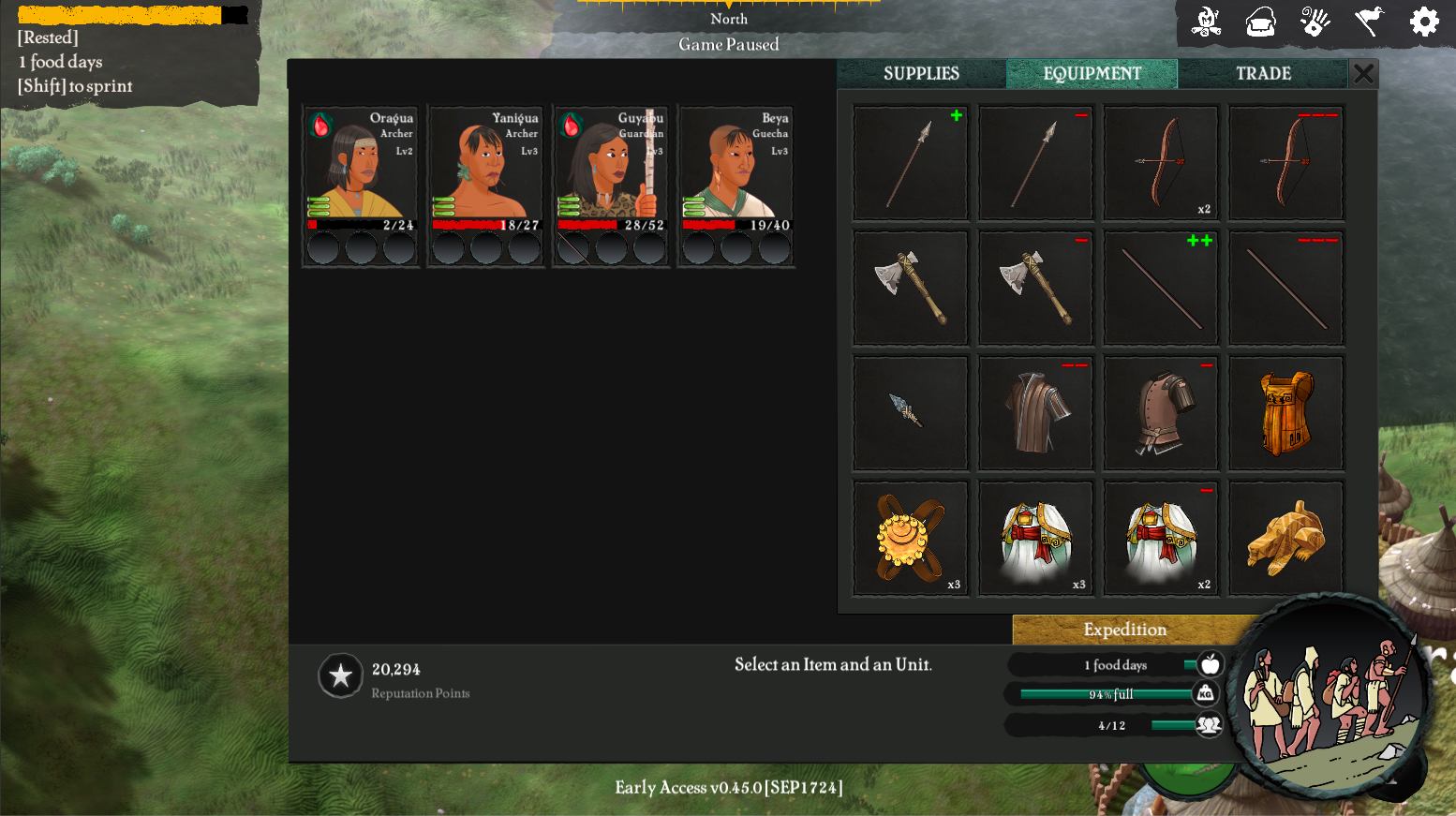Screen dimensions: 1456x816
Task: Choose the white robe x3 slot
Action: [x=1035, y=539]
